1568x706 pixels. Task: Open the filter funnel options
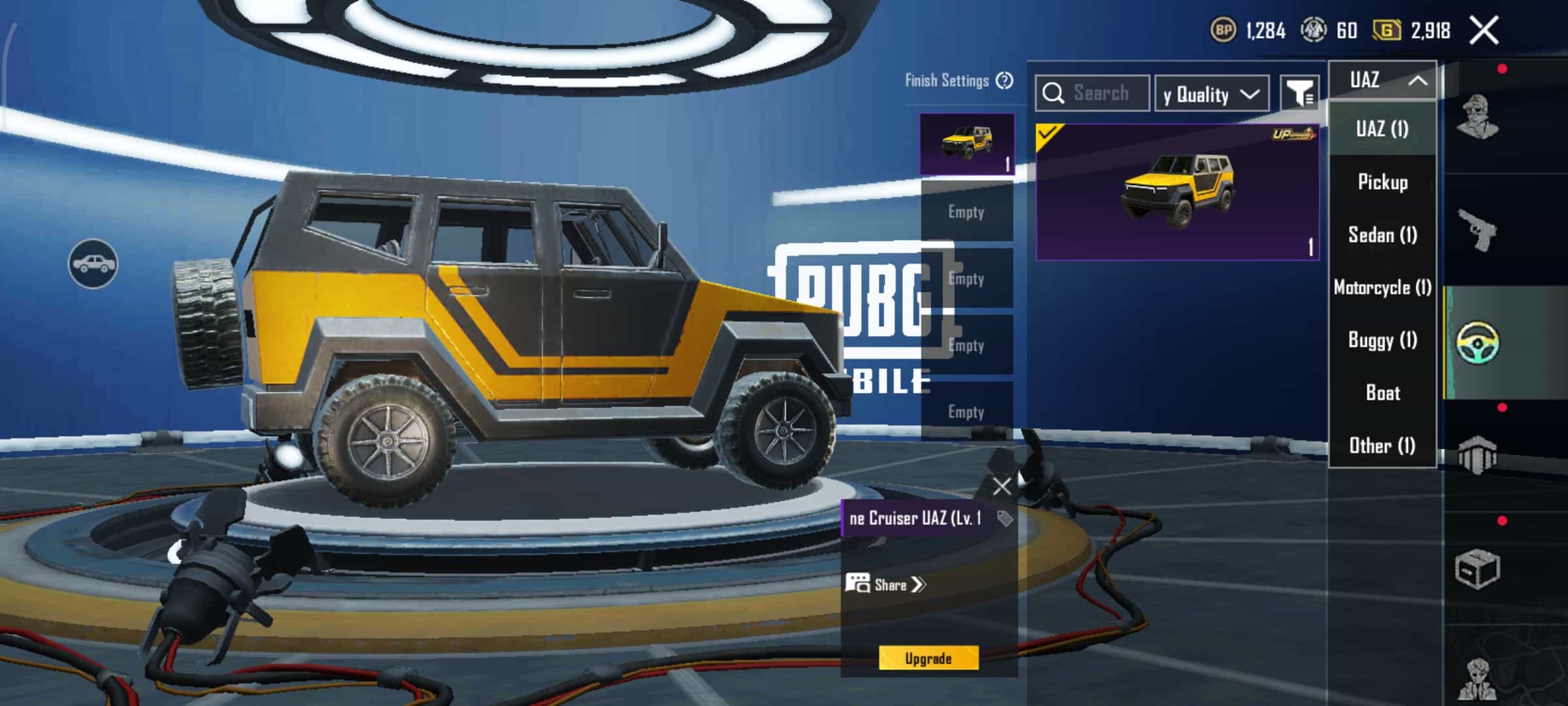tap(1299, 94)
